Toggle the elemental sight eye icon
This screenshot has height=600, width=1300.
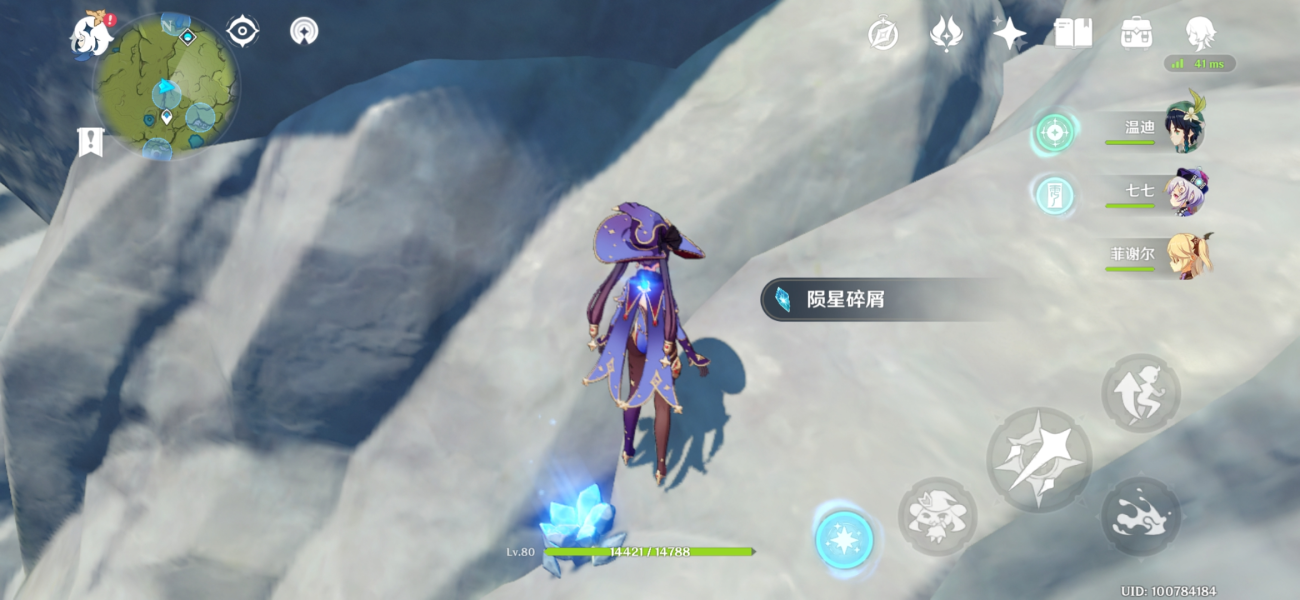(x=243, y=32)
